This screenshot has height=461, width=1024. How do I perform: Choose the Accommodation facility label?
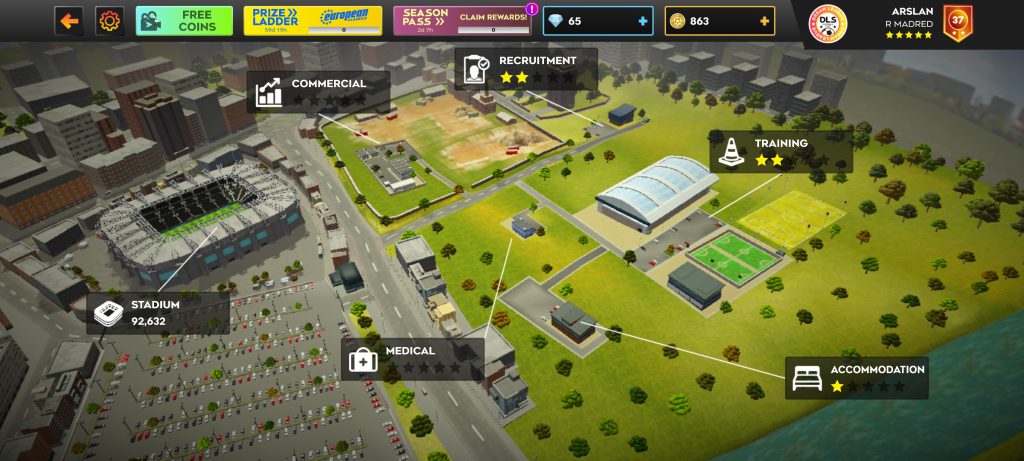pyautogui.click(x=856, y=377)
